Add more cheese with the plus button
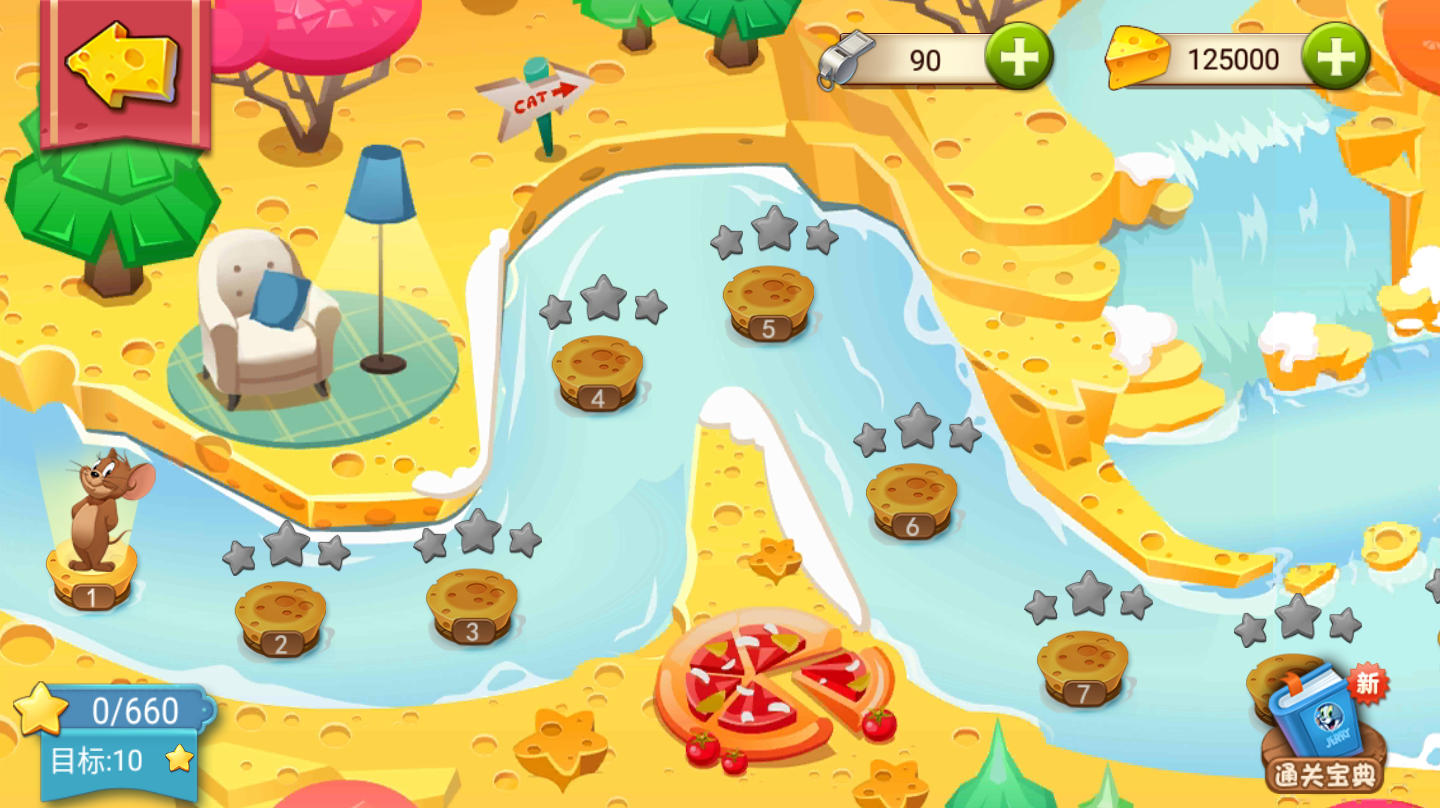Viewport: 1440px width, 808px height. click(x=1335, y=57)
